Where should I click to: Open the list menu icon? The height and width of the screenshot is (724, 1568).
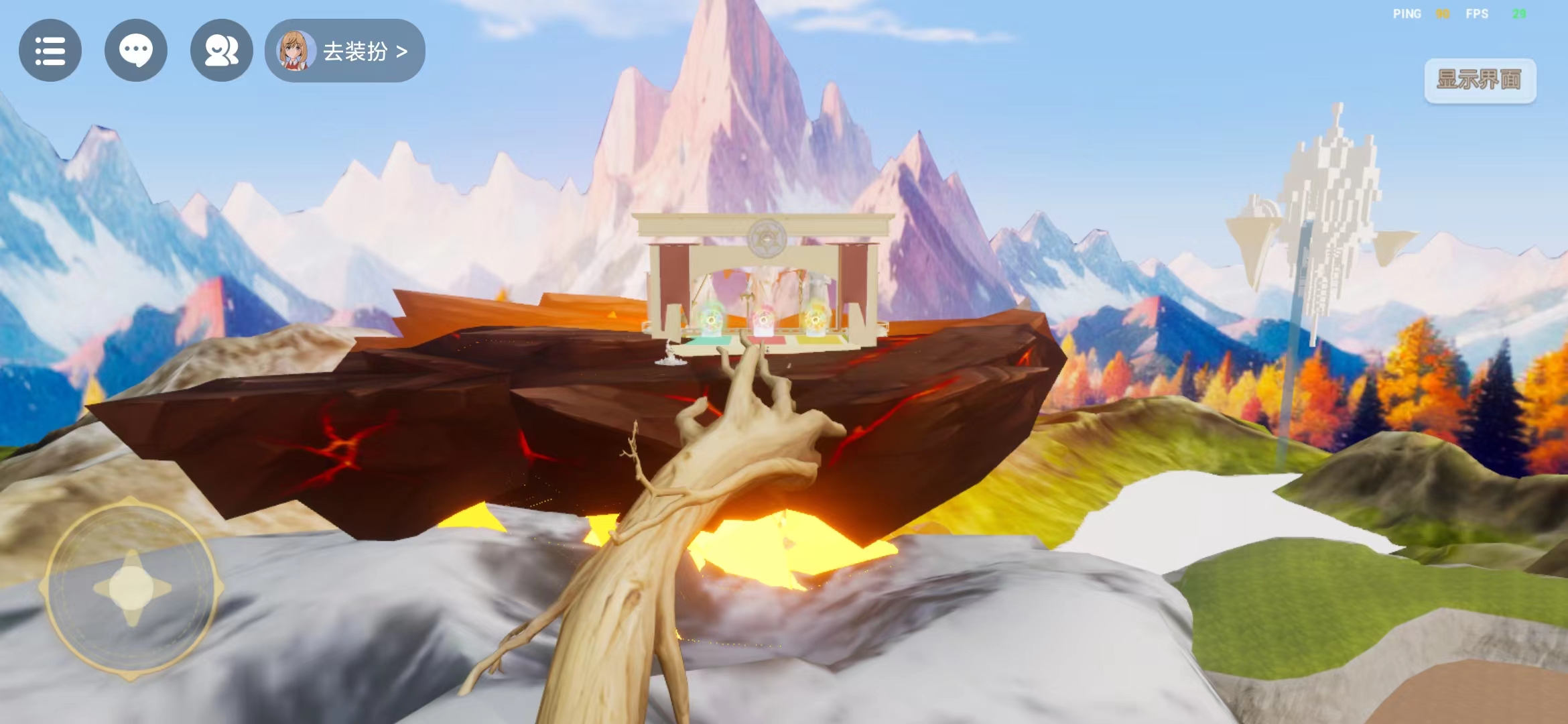50,51
